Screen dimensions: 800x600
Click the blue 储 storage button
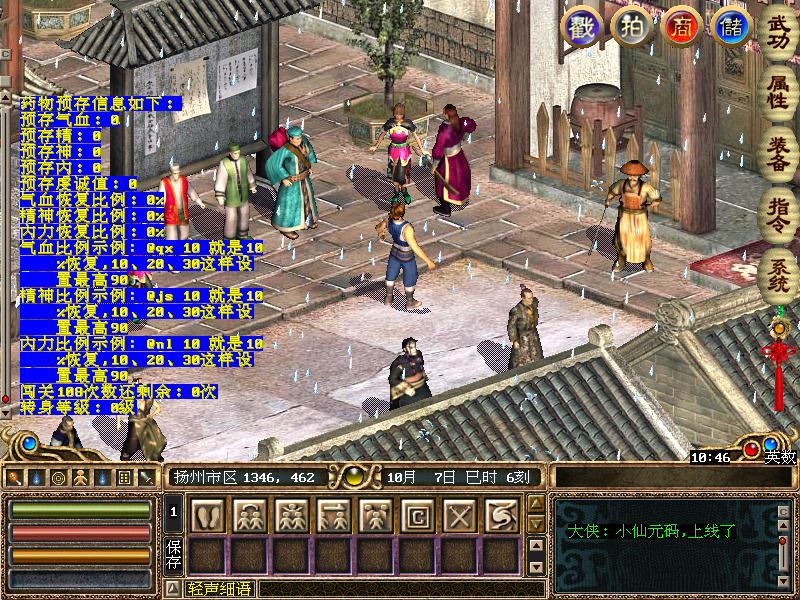(730, 27)
